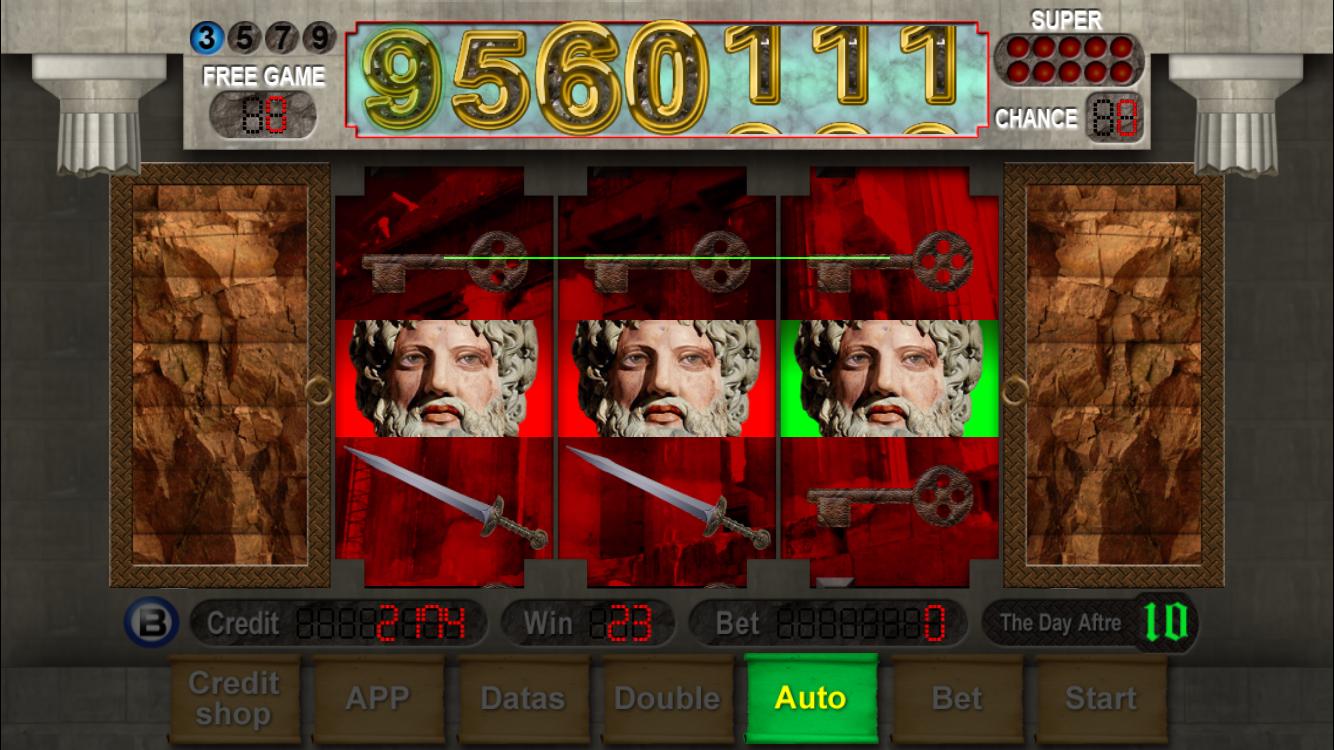
Task: Toggle Auto spin mode off
Action: (812, 697)
